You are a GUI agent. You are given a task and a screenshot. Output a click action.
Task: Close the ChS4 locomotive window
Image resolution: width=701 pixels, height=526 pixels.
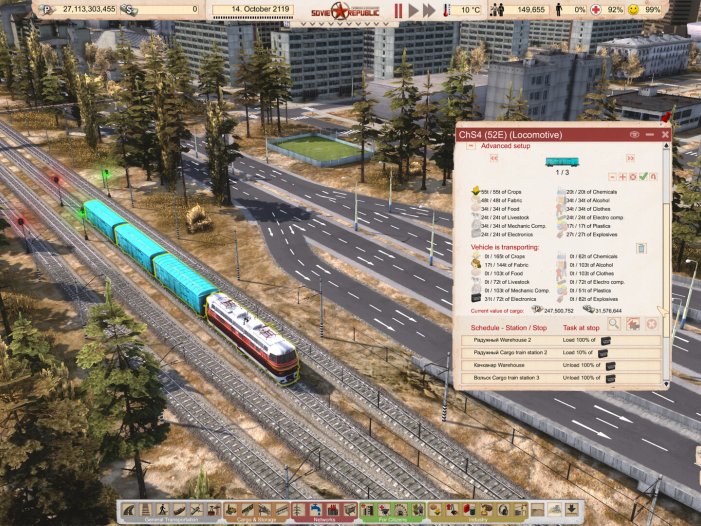coord(664,133)
